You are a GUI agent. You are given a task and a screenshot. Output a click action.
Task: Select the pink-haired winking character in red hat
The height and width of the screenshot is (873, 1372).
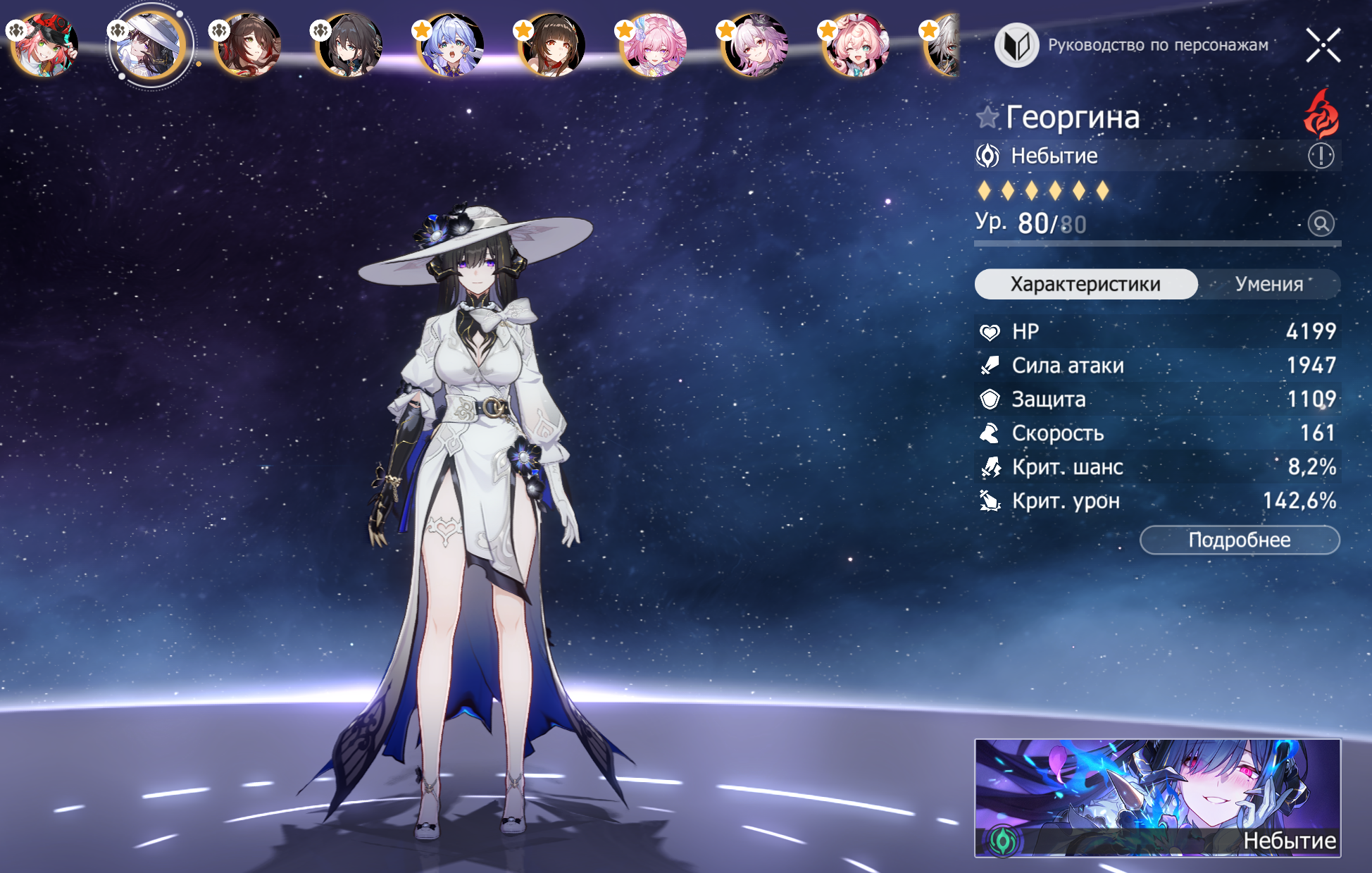coord(856,45)
